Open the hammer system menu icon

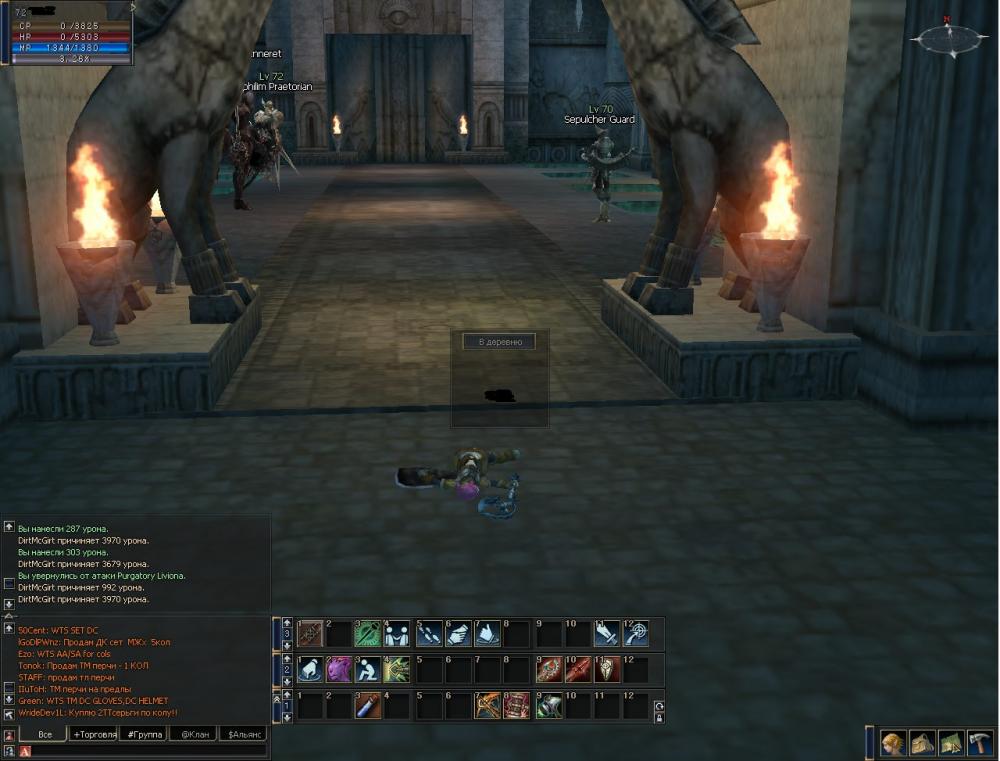coord(979,743)
